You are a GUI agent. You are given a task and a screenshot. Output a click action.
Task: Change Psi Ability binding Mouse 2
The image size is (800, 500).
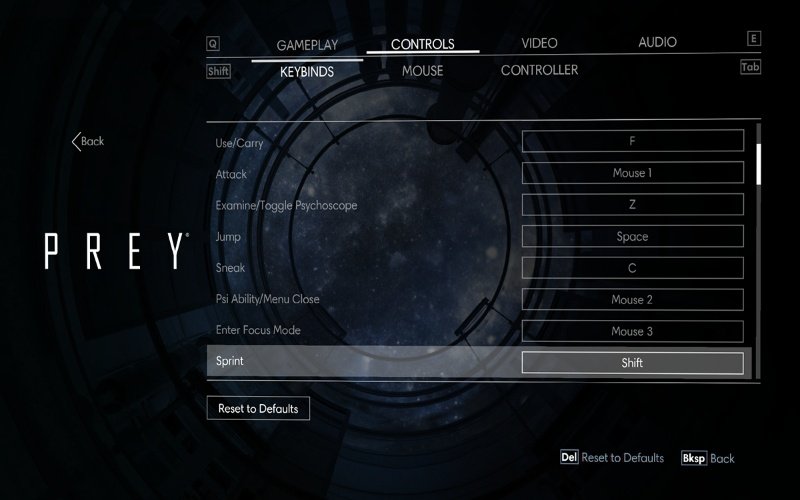tap(632, 299)
